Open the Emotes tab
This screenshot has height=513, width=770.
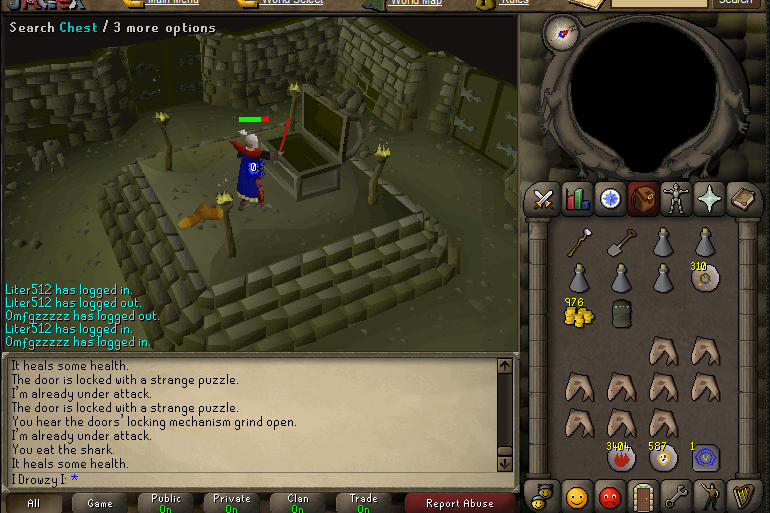(x=710, y=496)
